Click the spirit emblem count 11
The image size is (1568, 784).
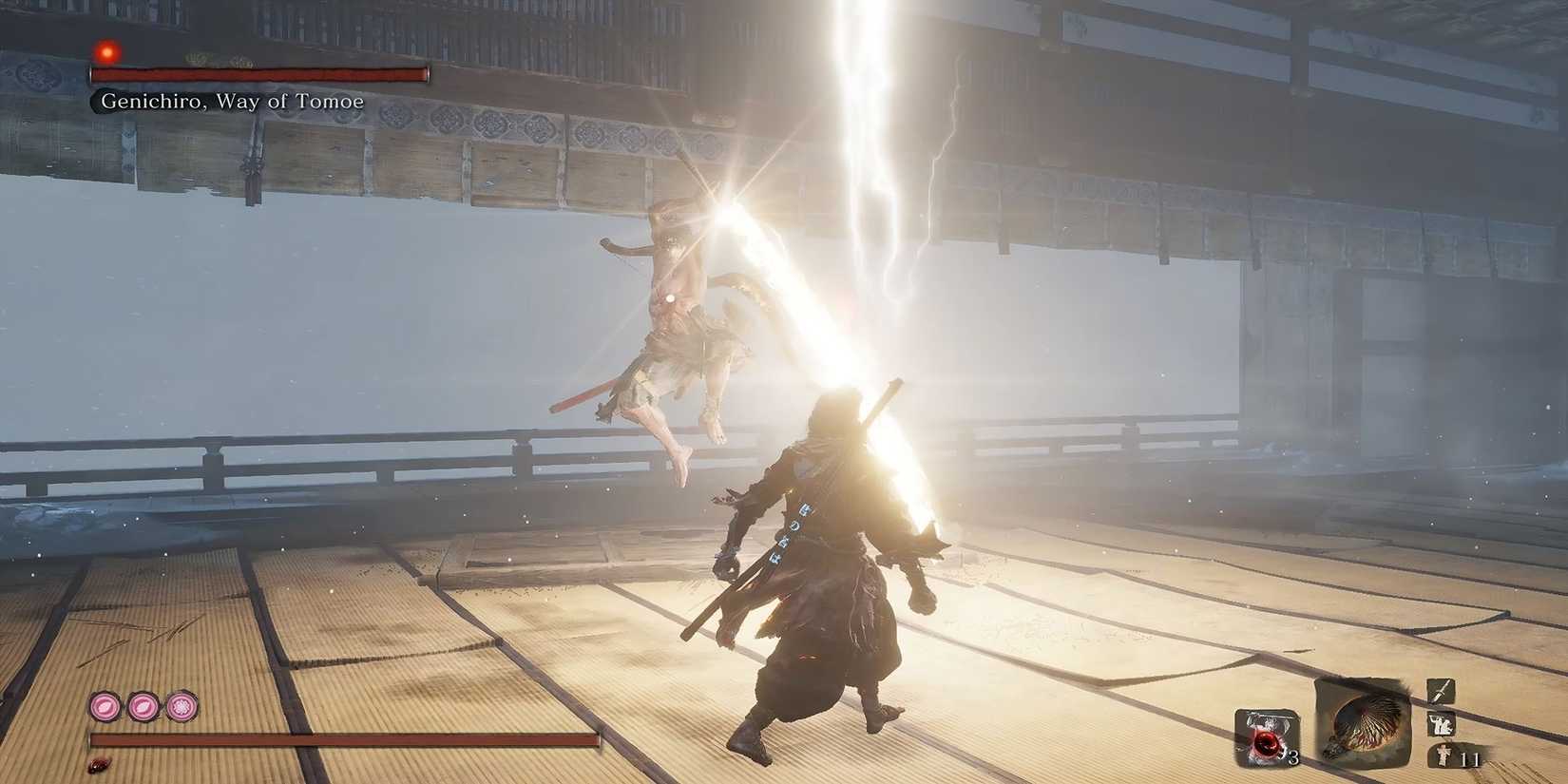pyautogui.click(x=1470, y=759)
